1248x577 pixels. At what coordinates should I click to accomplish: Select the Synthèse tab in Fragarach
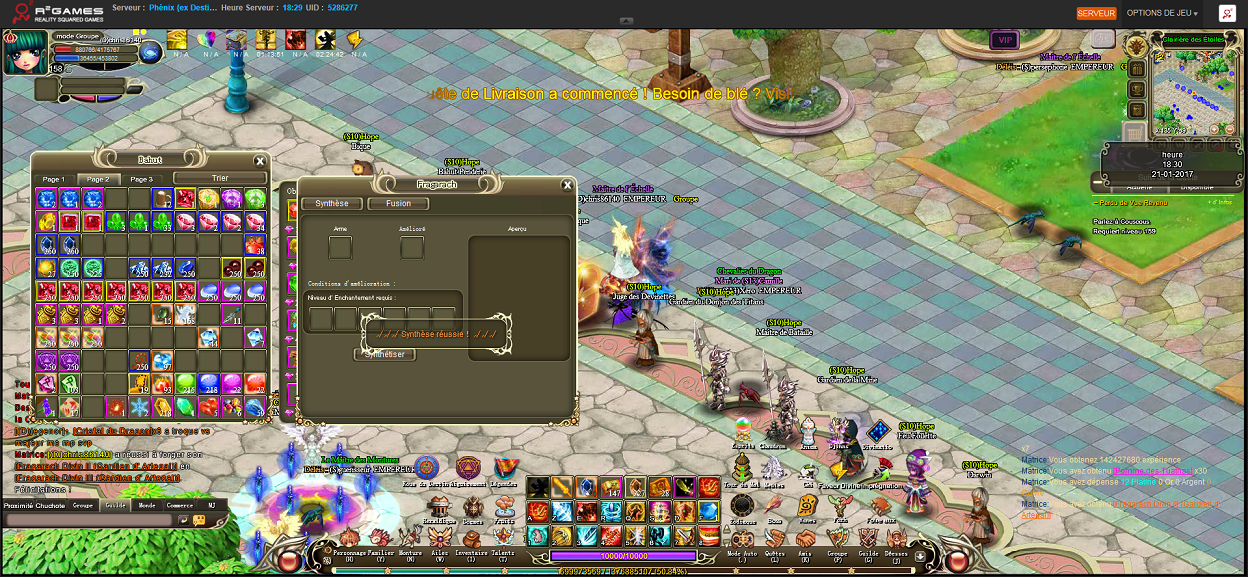point(332,204)
